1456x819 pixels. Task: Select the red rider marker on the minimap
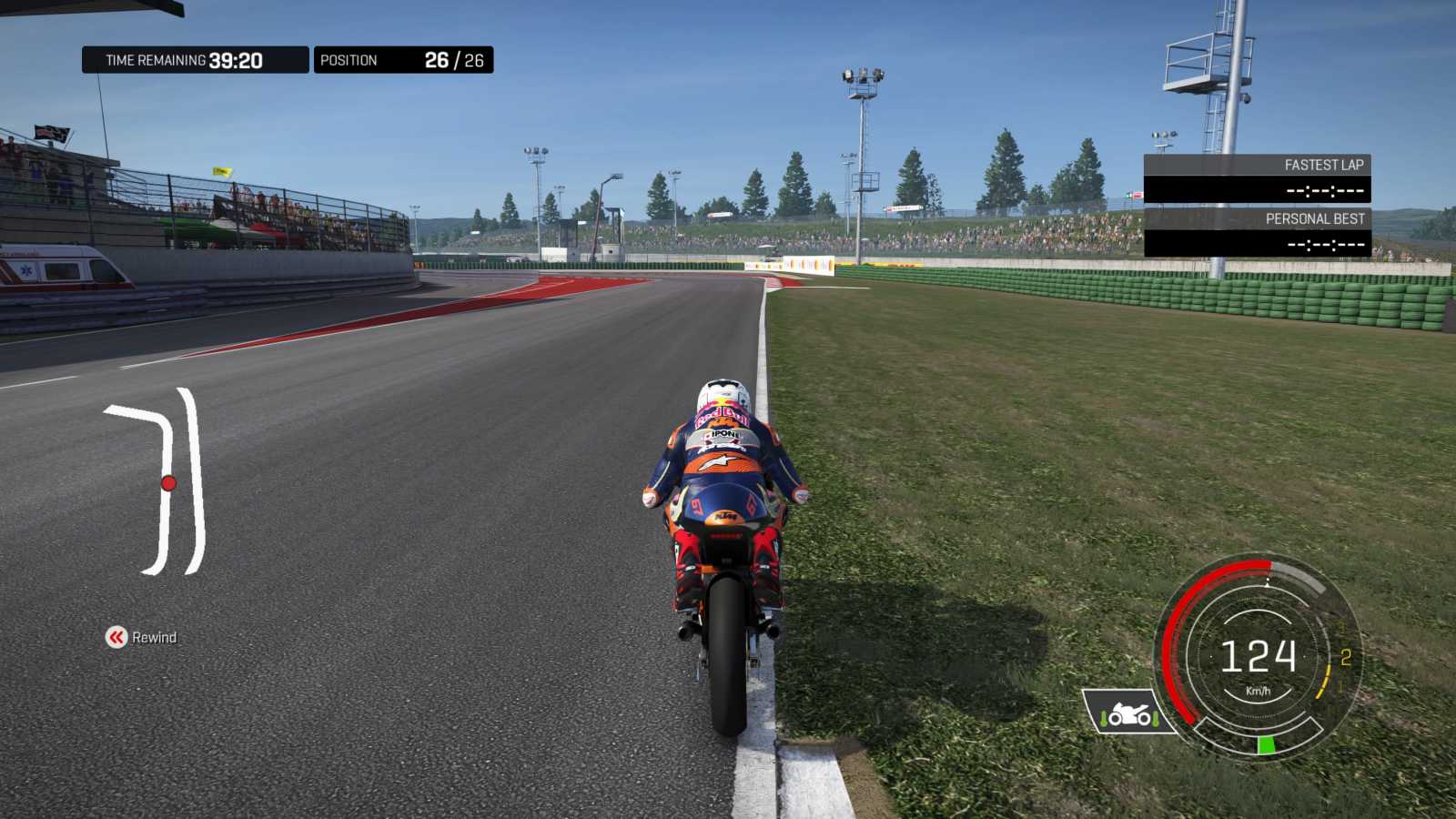[169, 481]
